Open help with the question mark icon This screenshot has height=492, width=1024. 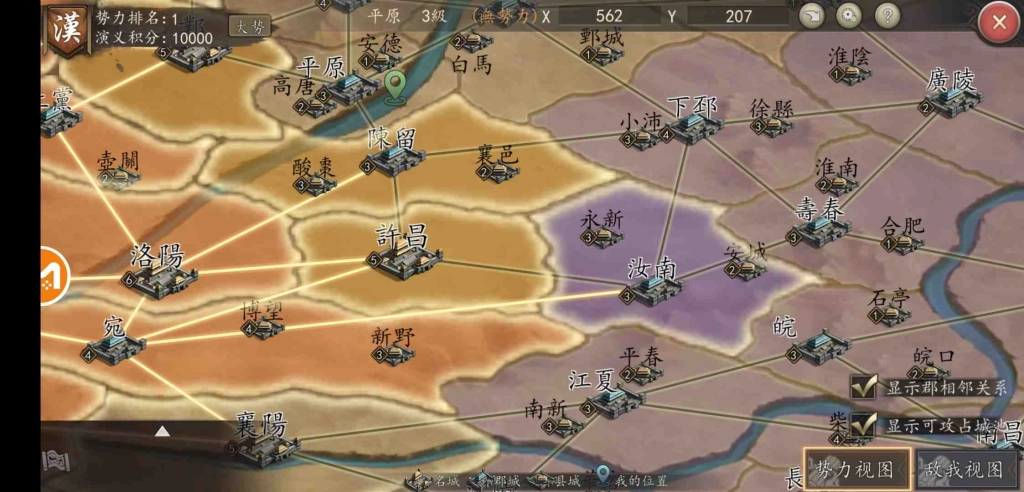887,16
